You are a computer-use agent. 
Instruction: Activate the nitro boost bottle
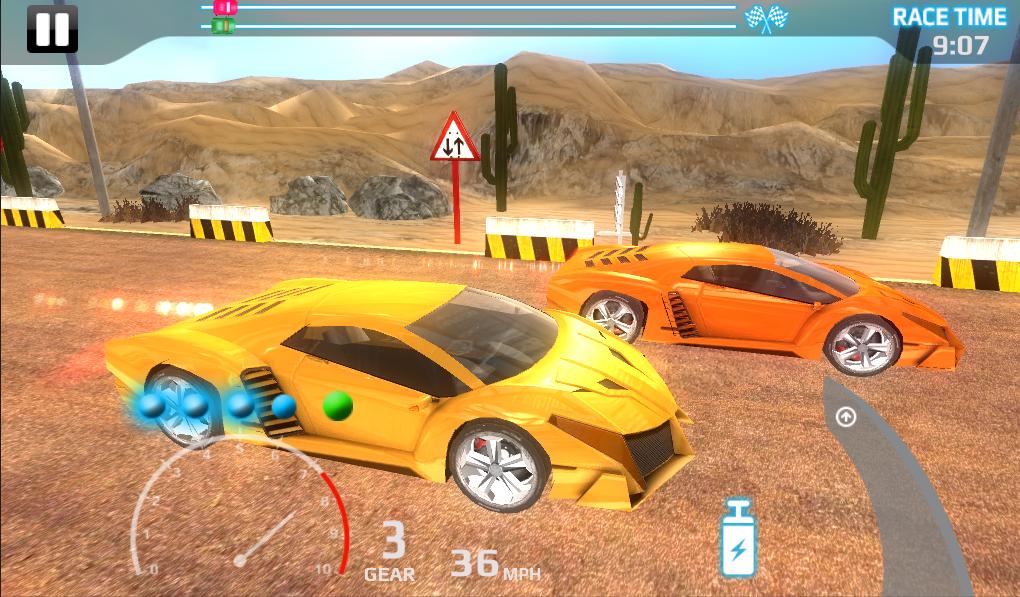[x=738, y=541]
